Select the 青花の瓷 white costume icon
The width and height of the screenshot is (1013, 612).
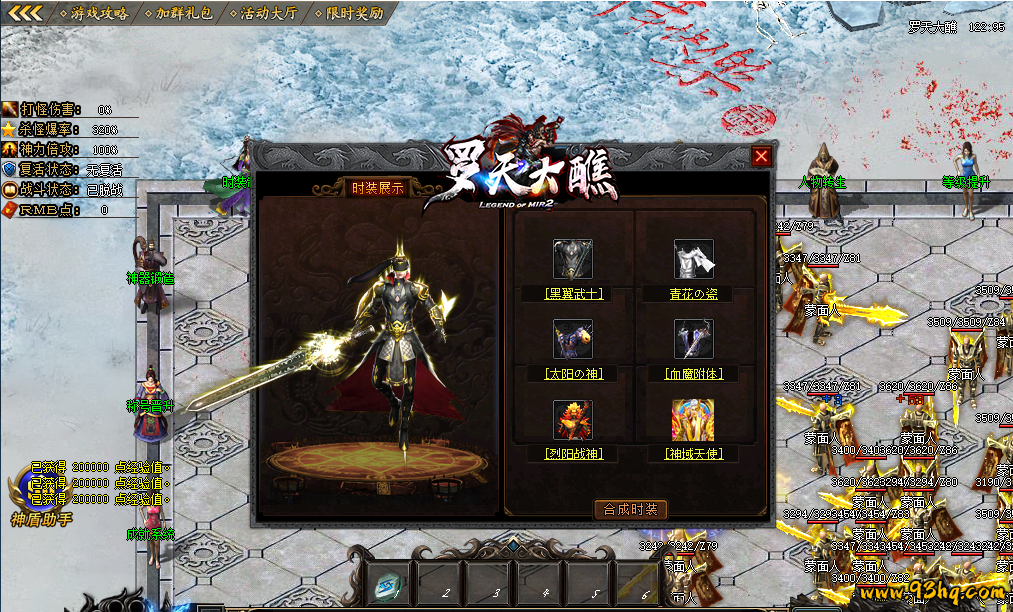[694, 259]
